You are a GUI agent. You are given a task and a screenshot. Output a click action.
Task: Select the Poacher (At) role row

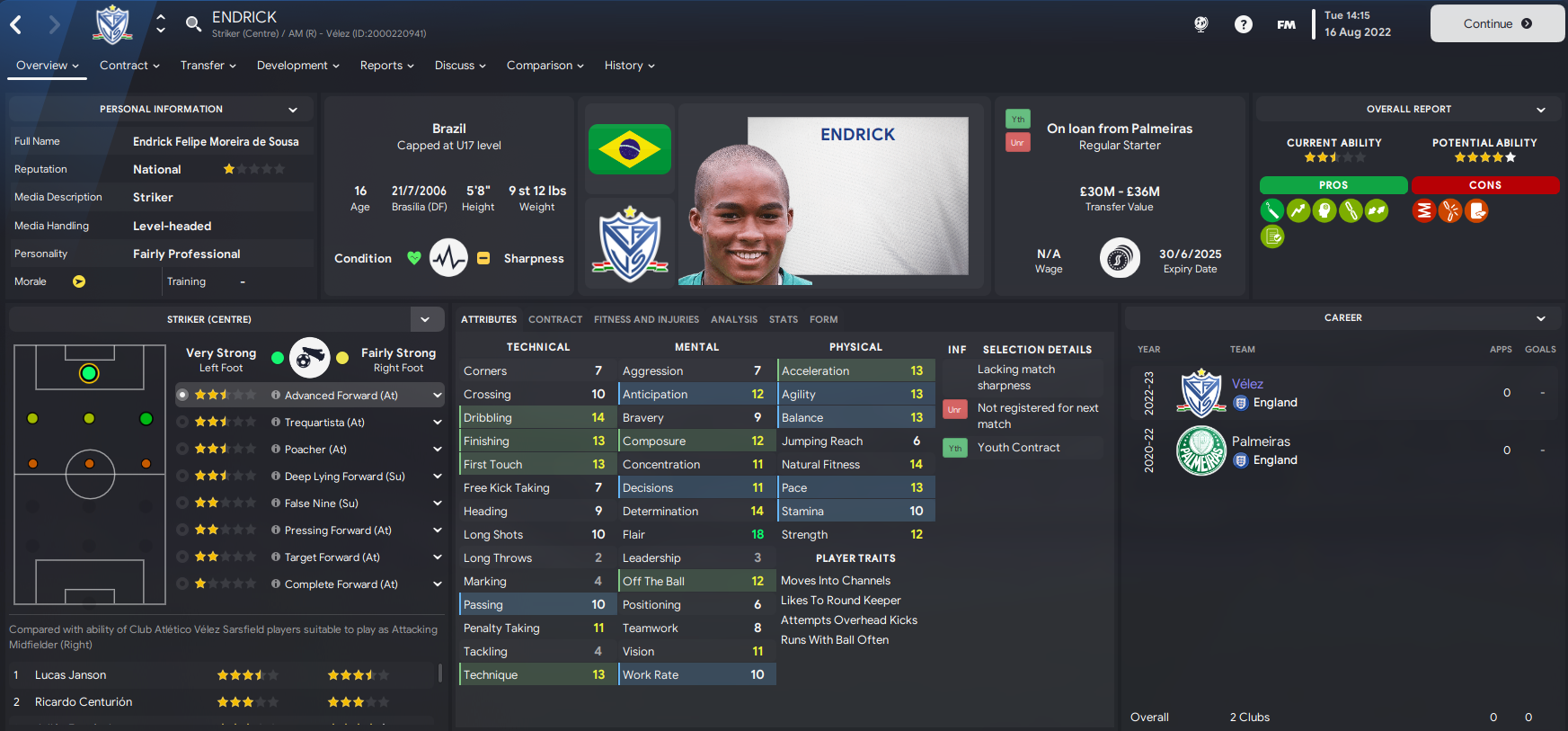[314, 450]
